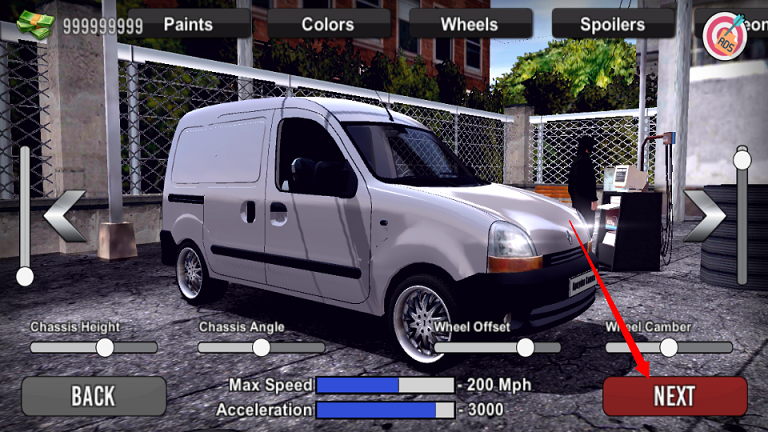Open the Paints customization tab
Viewport: 768px width, 432px height.
click(188, 23)
